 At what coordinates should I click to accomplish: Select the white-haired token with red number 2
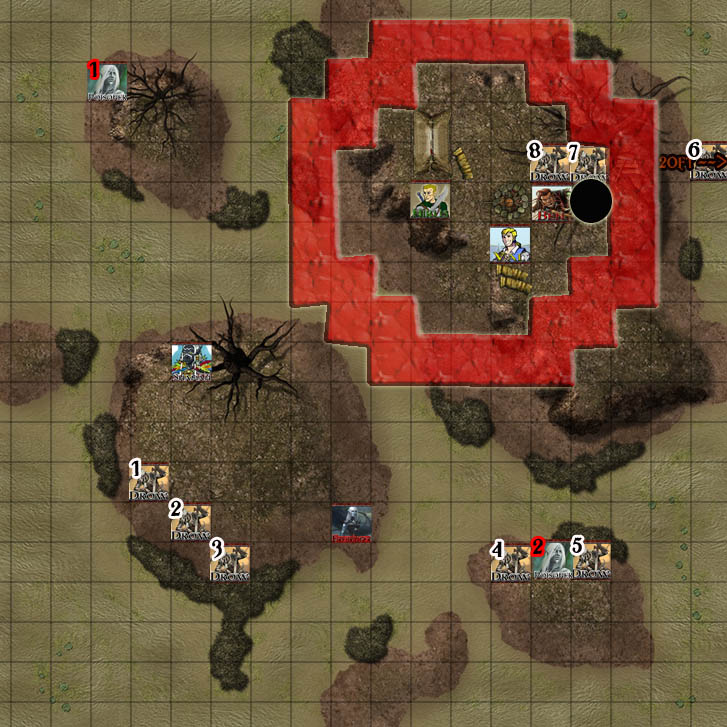click(x=551, y=562)
